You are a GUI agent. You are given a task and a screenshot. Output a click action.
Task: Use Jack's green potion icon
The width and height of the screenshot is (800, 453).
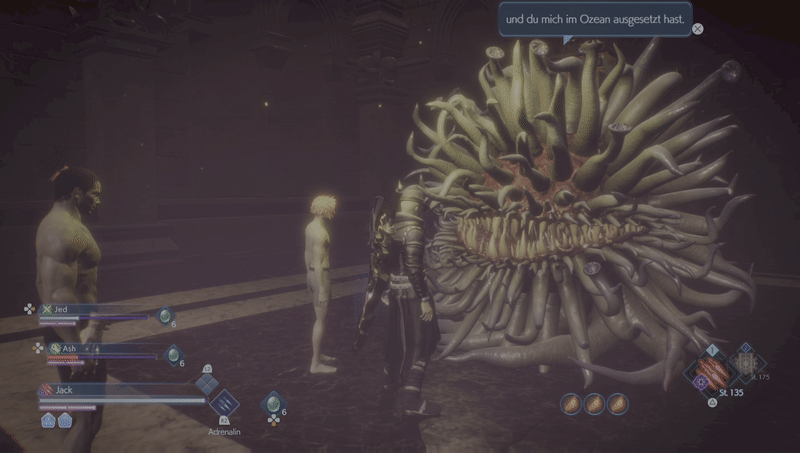click(271, 402)
